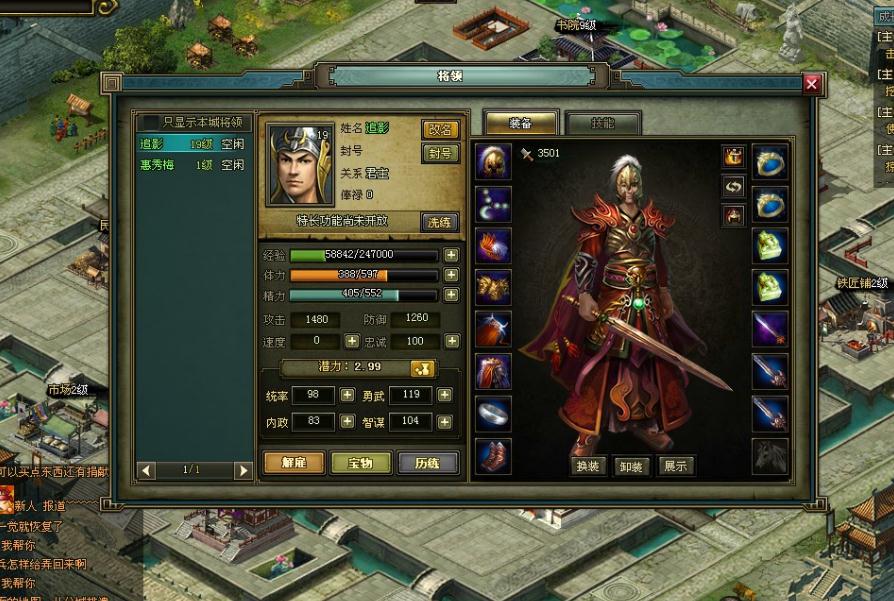Open the 封号 title button
Image resolution: width=894 pixels, height=601 pixels.
440,153
